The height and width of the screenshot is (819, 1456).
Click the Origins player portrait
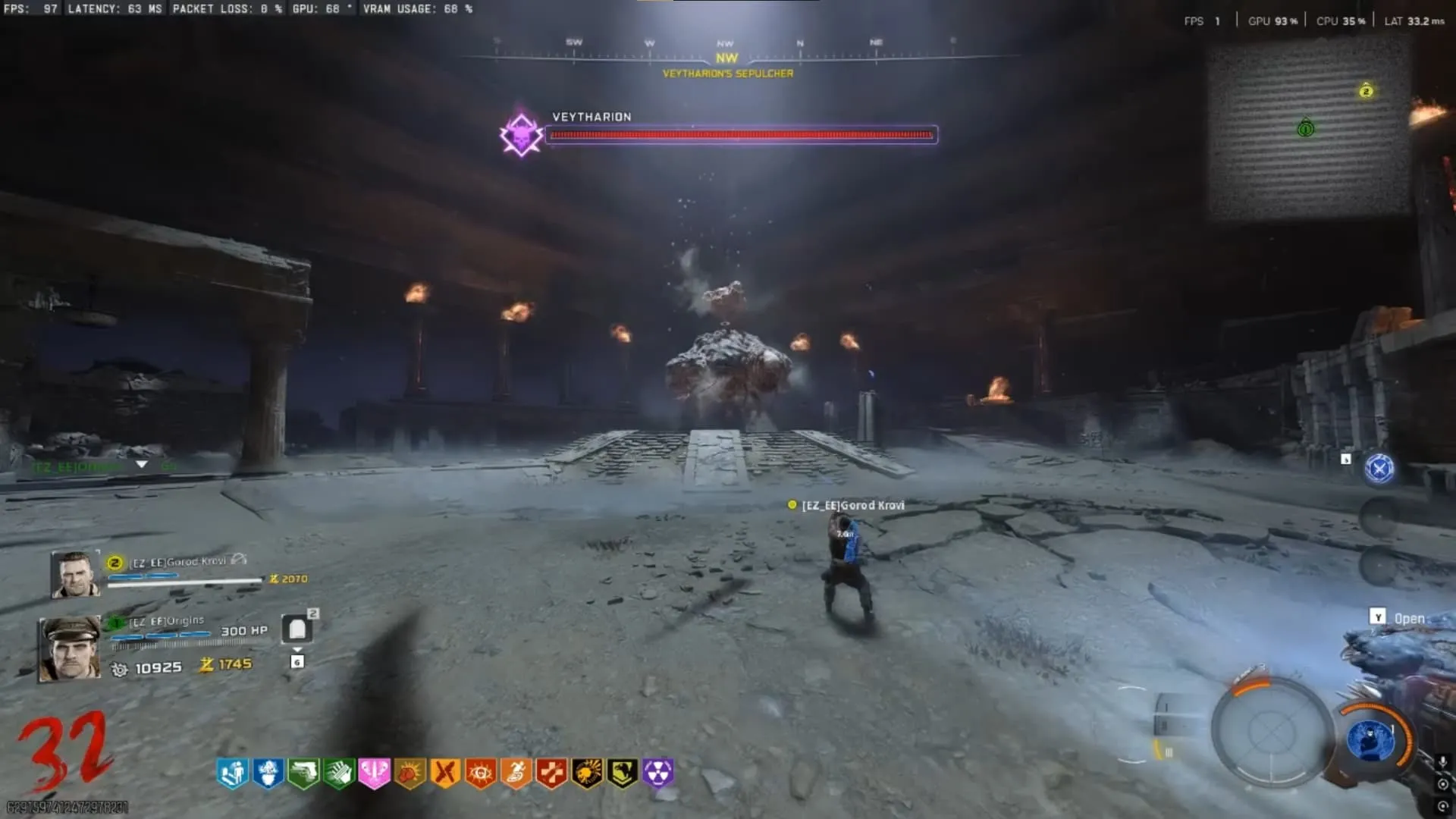(x=70, y=648)
